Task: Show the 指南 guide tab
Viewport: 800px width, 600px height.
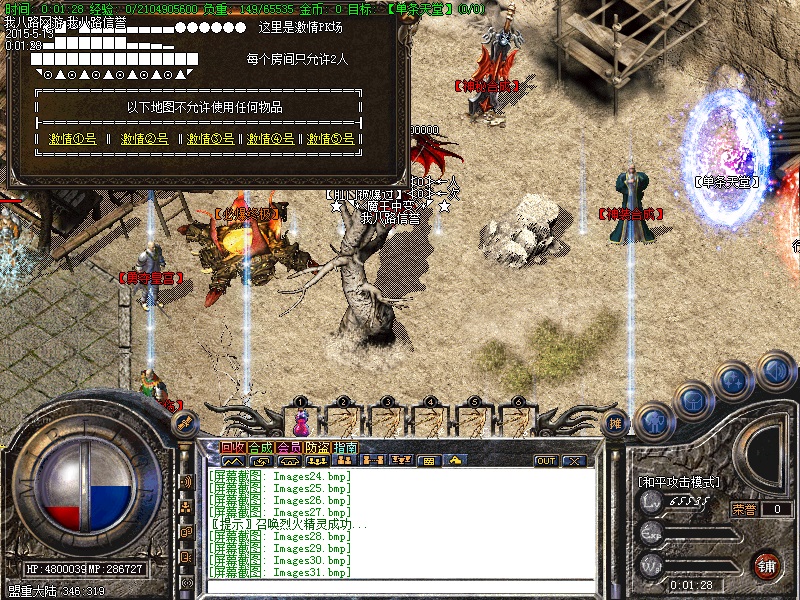Action: (345, 447)
